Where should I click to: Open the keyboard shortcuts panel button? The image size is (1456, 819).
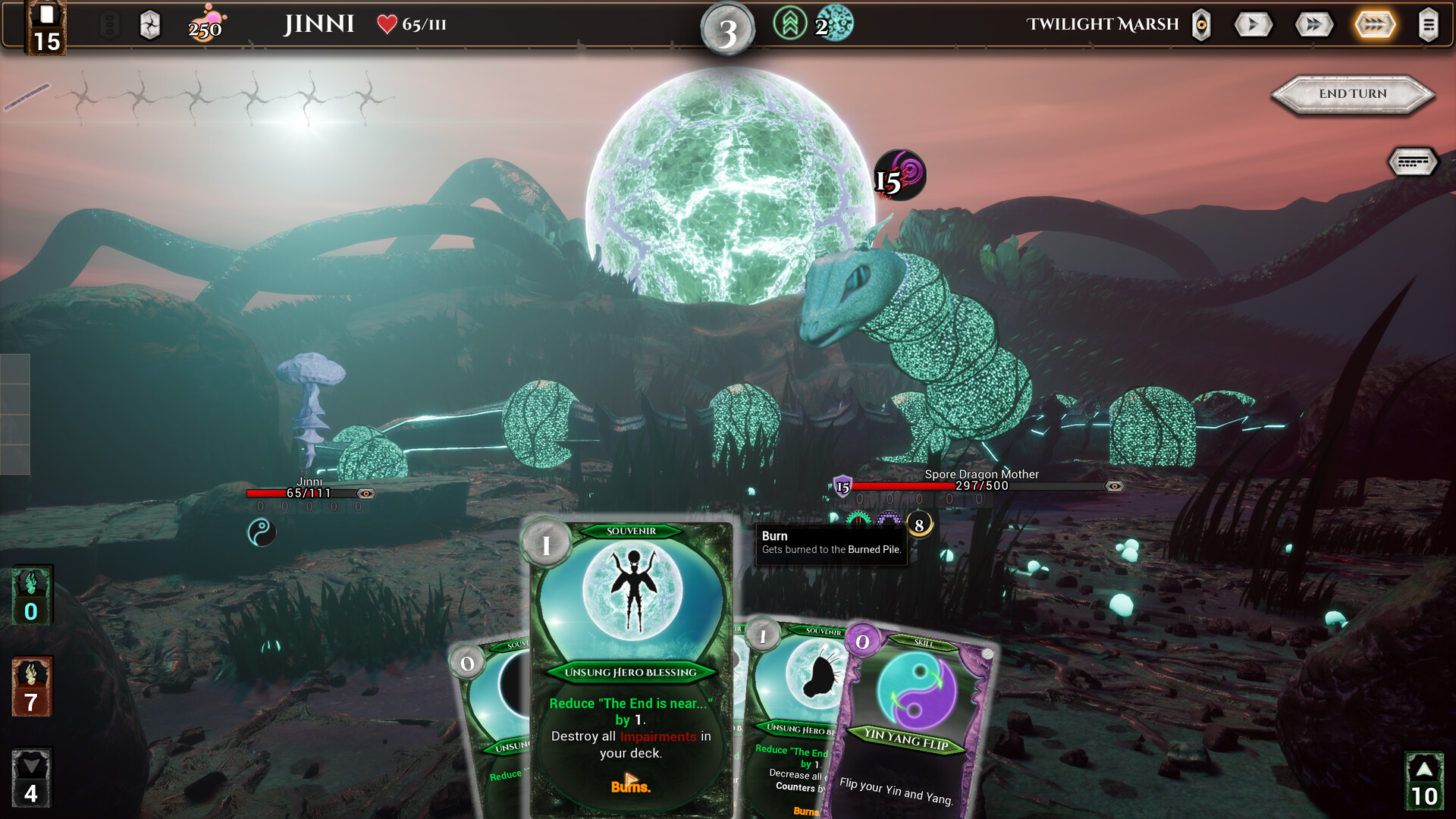tap(1412, 162)
